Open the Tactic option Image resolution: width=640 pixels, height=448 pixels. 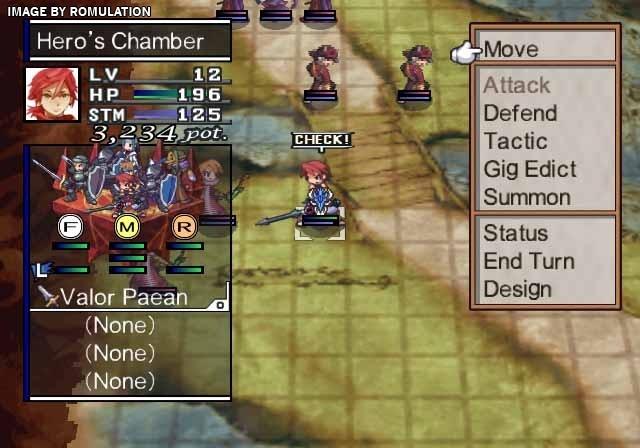tap(515, 141)
